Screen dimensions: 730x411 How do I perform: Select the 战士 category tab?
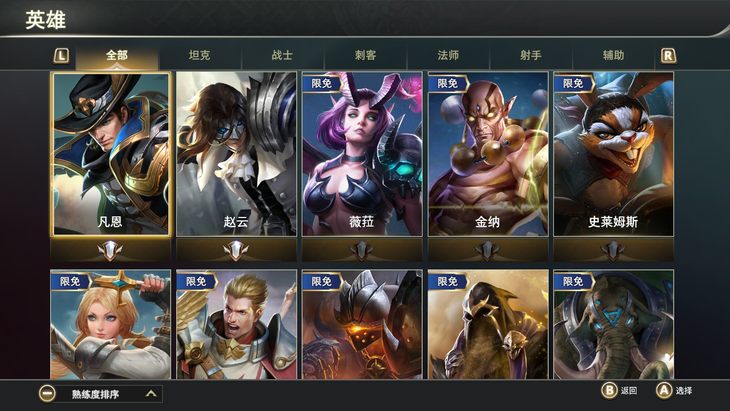coord(283,55)
